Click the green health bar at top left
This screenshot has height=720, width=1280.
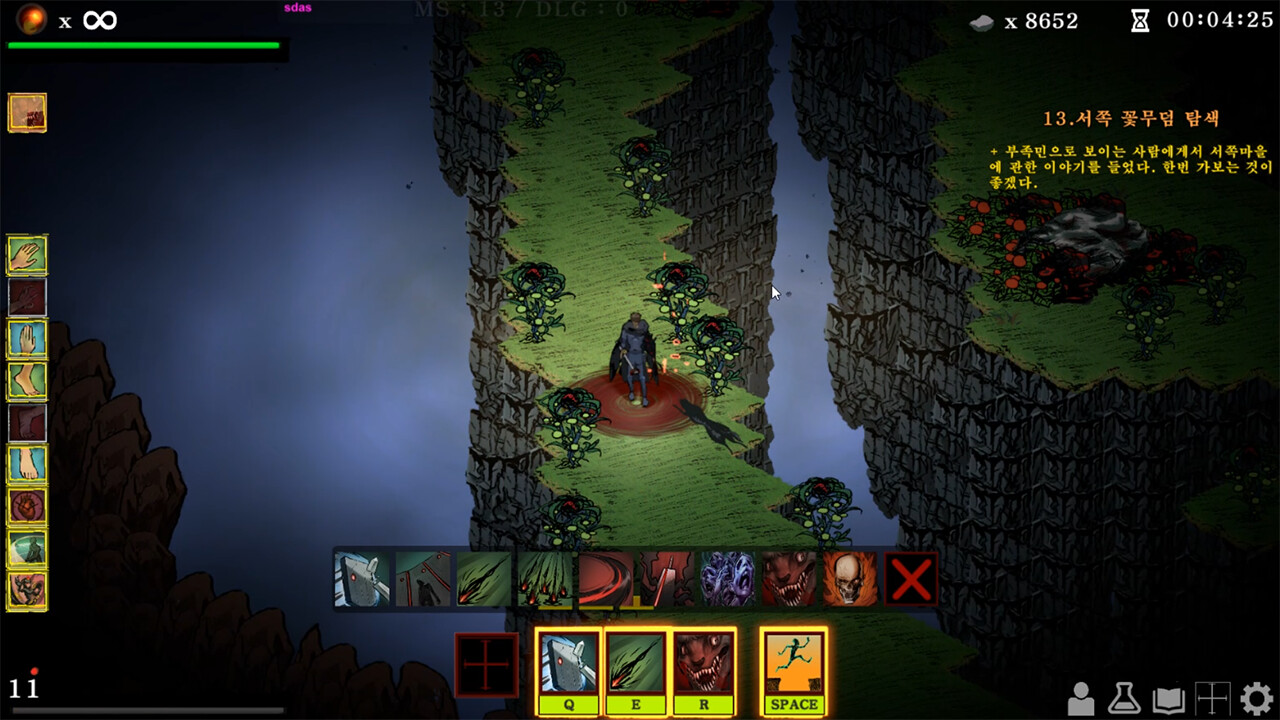tap(146, 44)
